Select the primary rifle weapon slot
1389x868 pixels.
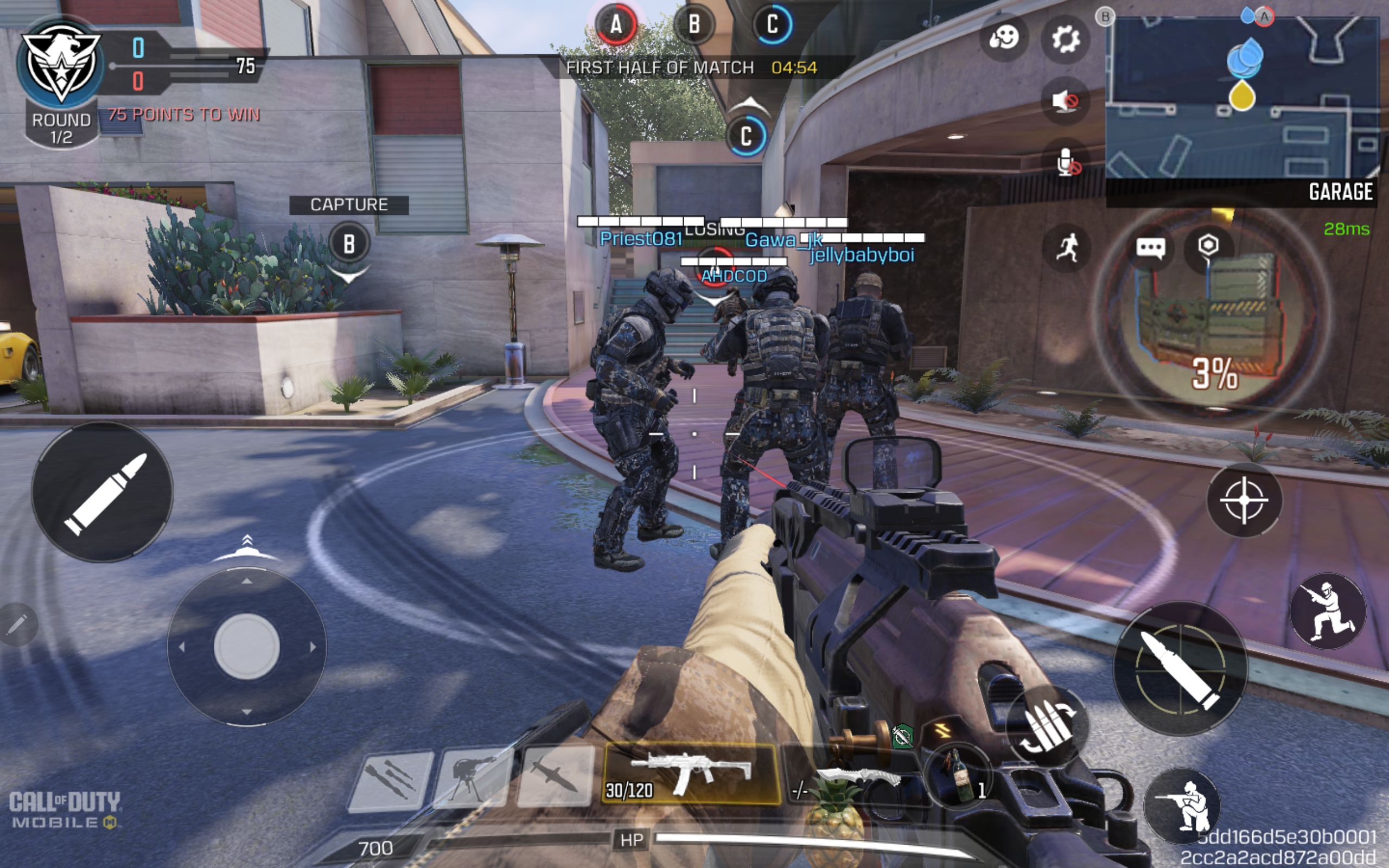pyautogui.click(x=691, y=774)
